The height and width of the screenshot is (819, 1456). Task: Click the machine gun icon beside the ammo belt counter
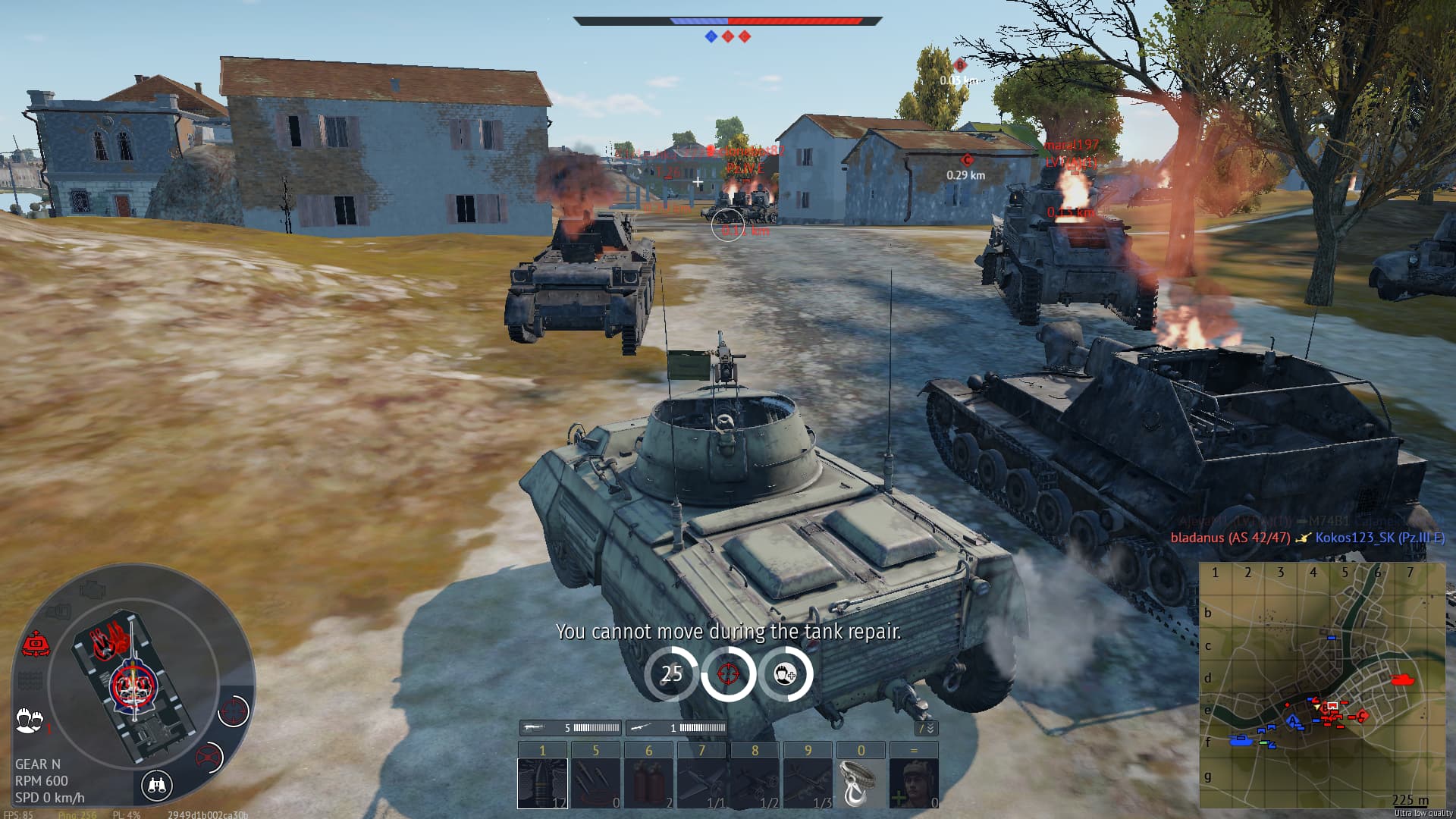pos(534,728)
